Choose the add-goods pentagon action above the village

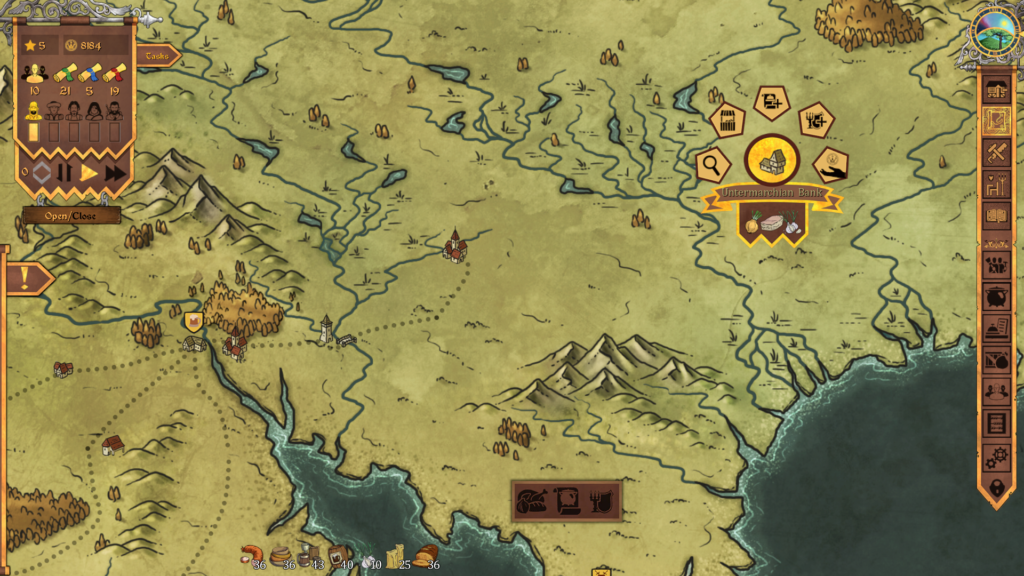click(x=816, y=122)
